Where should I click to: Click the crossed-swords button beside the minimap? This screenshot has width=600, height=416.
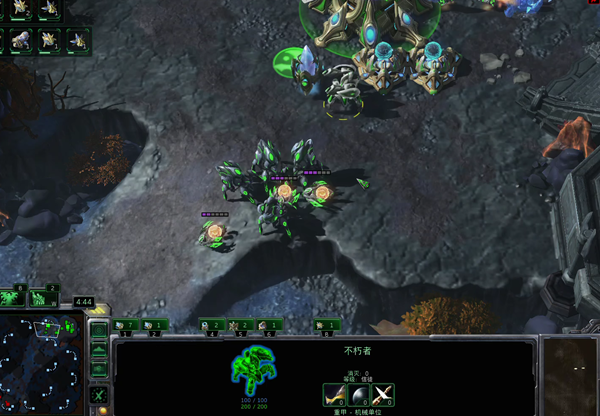99,394
